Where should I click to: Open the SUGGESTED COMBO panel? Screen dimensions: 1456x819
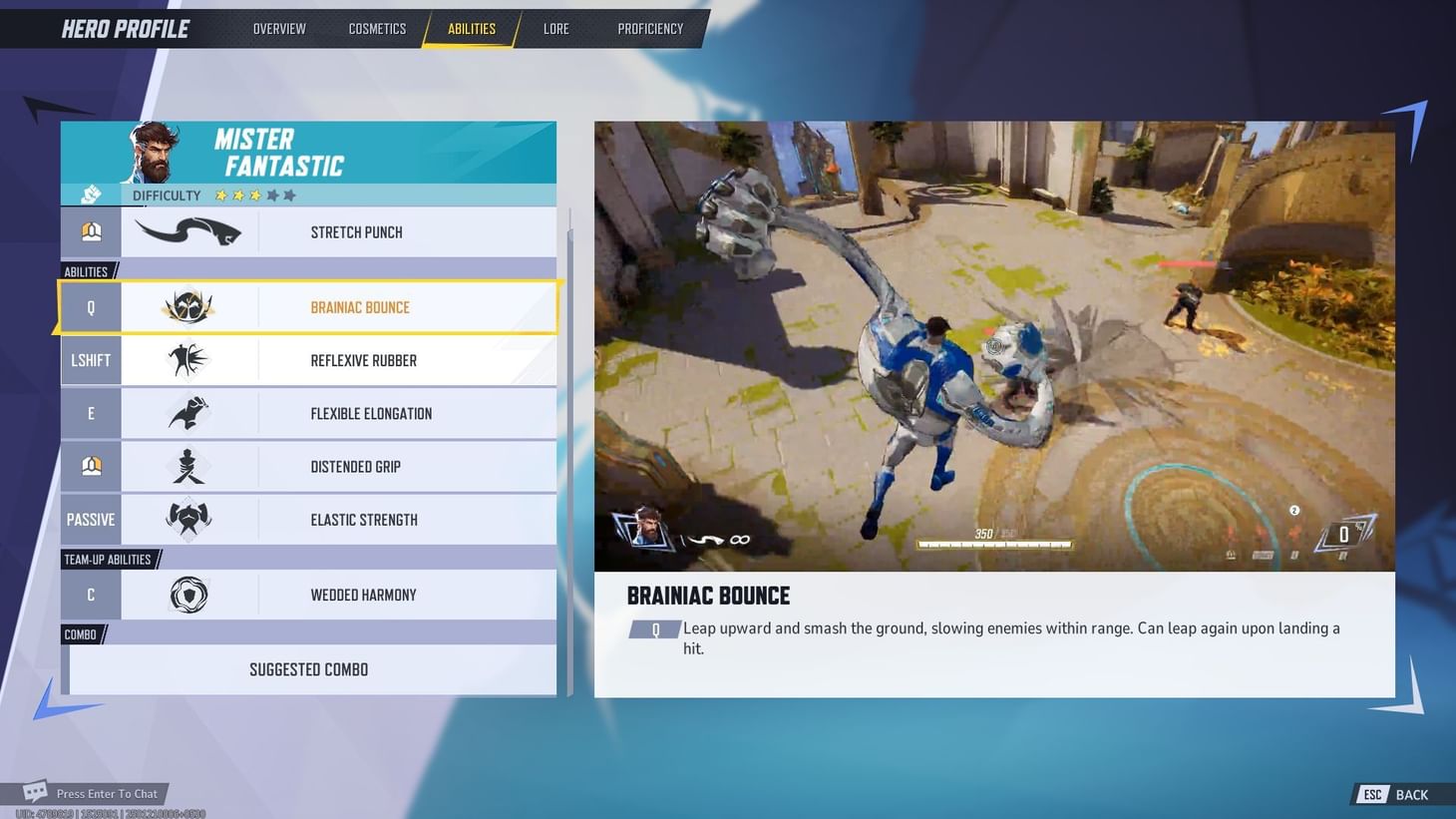[x=308, y=669]
